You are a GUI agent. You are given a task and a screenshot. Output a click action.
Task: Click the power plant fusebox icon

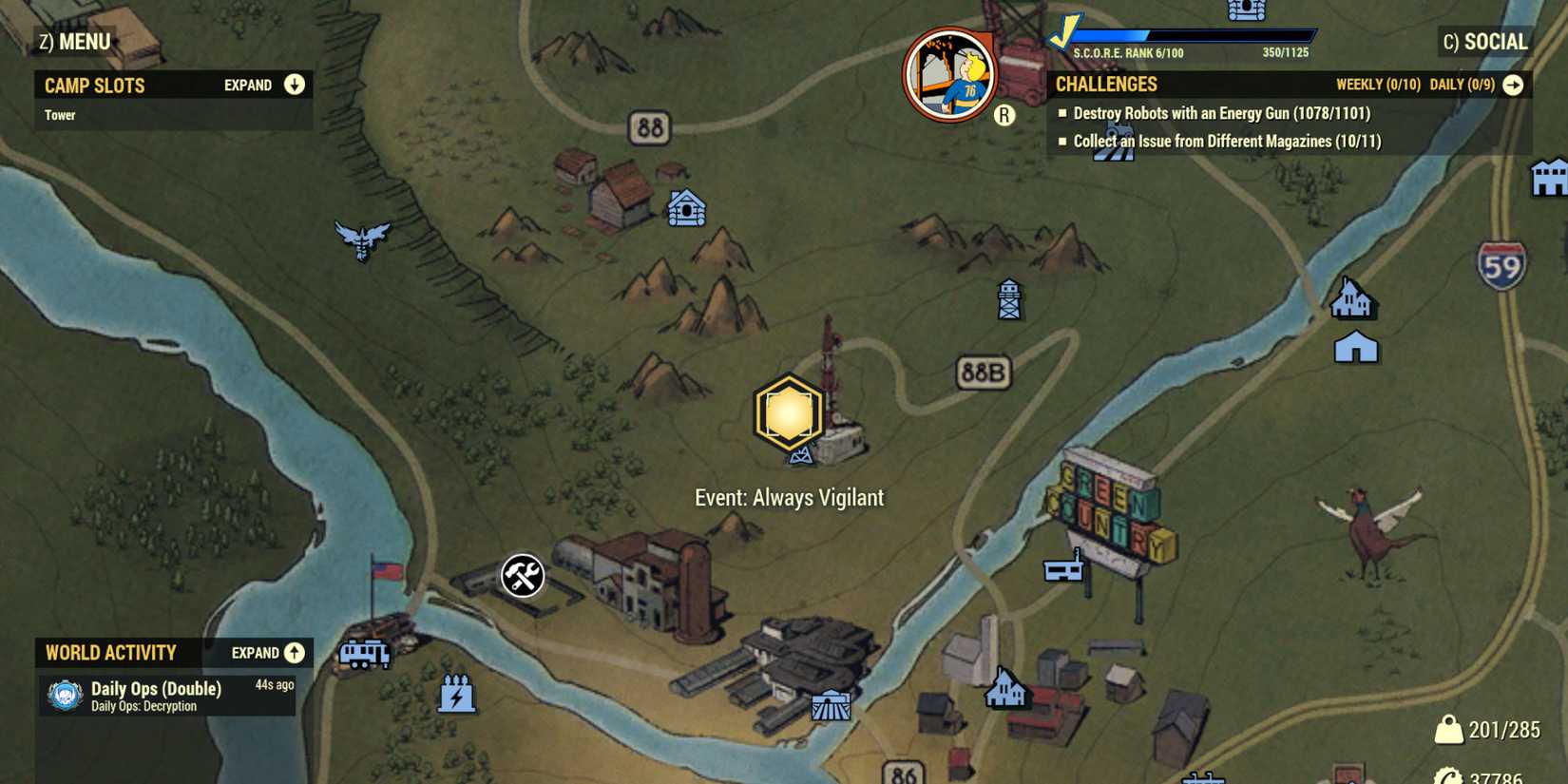pos(456,697)
